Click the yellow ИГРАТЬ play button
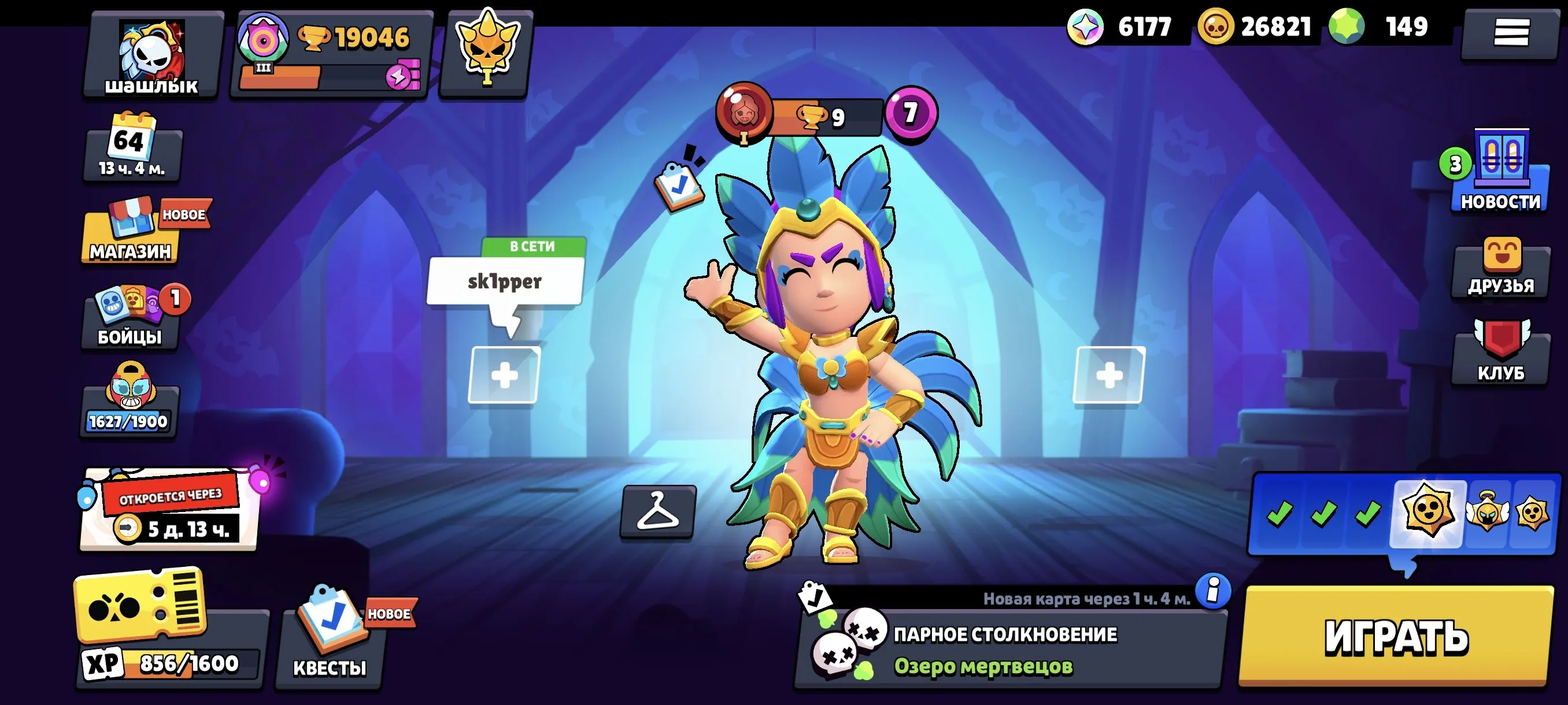The image size is (1568, 705). pyautogui.click(x=1396, y=636)
